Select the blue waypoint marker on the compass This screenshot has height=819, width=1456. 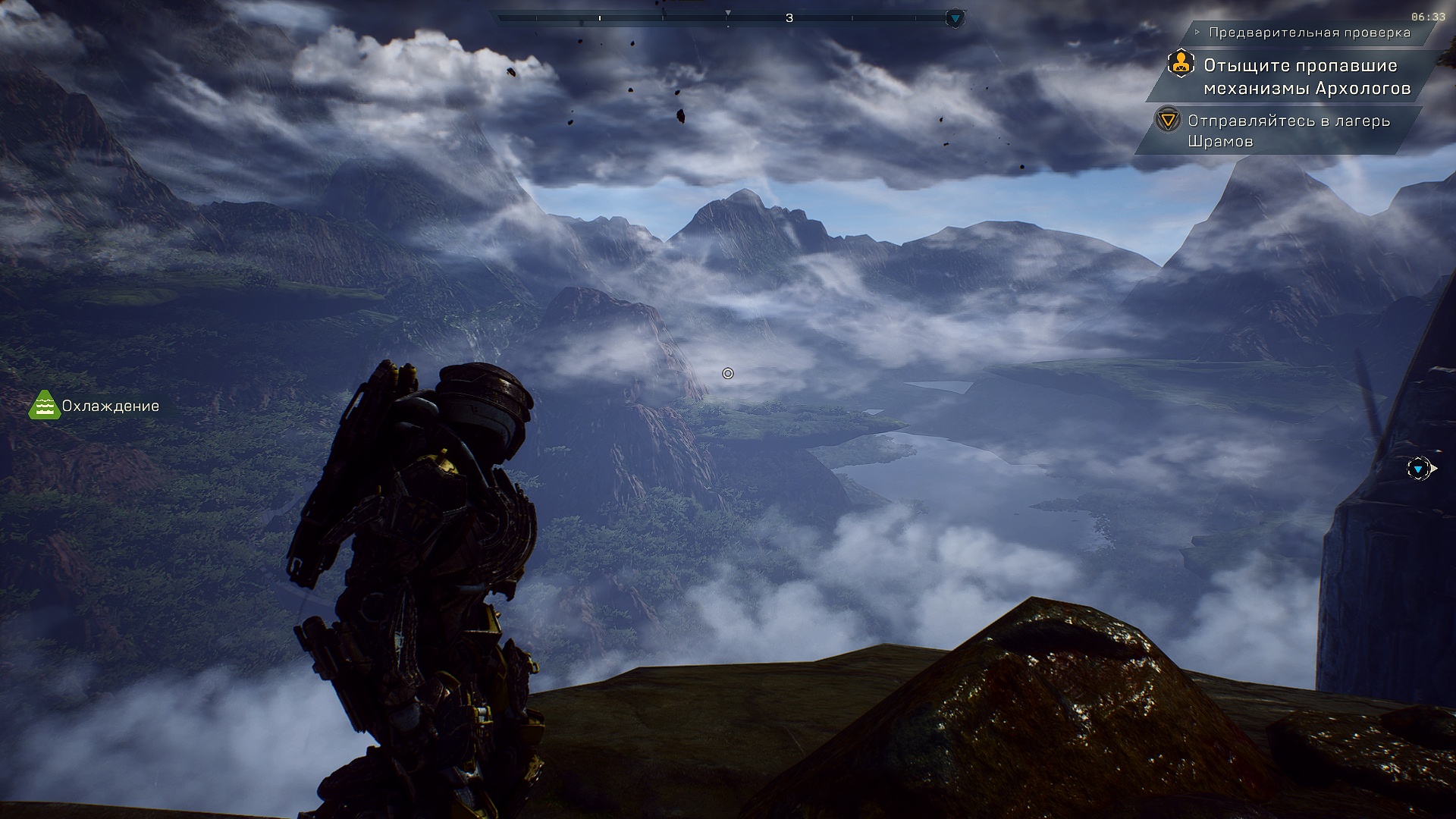point(955,18)
